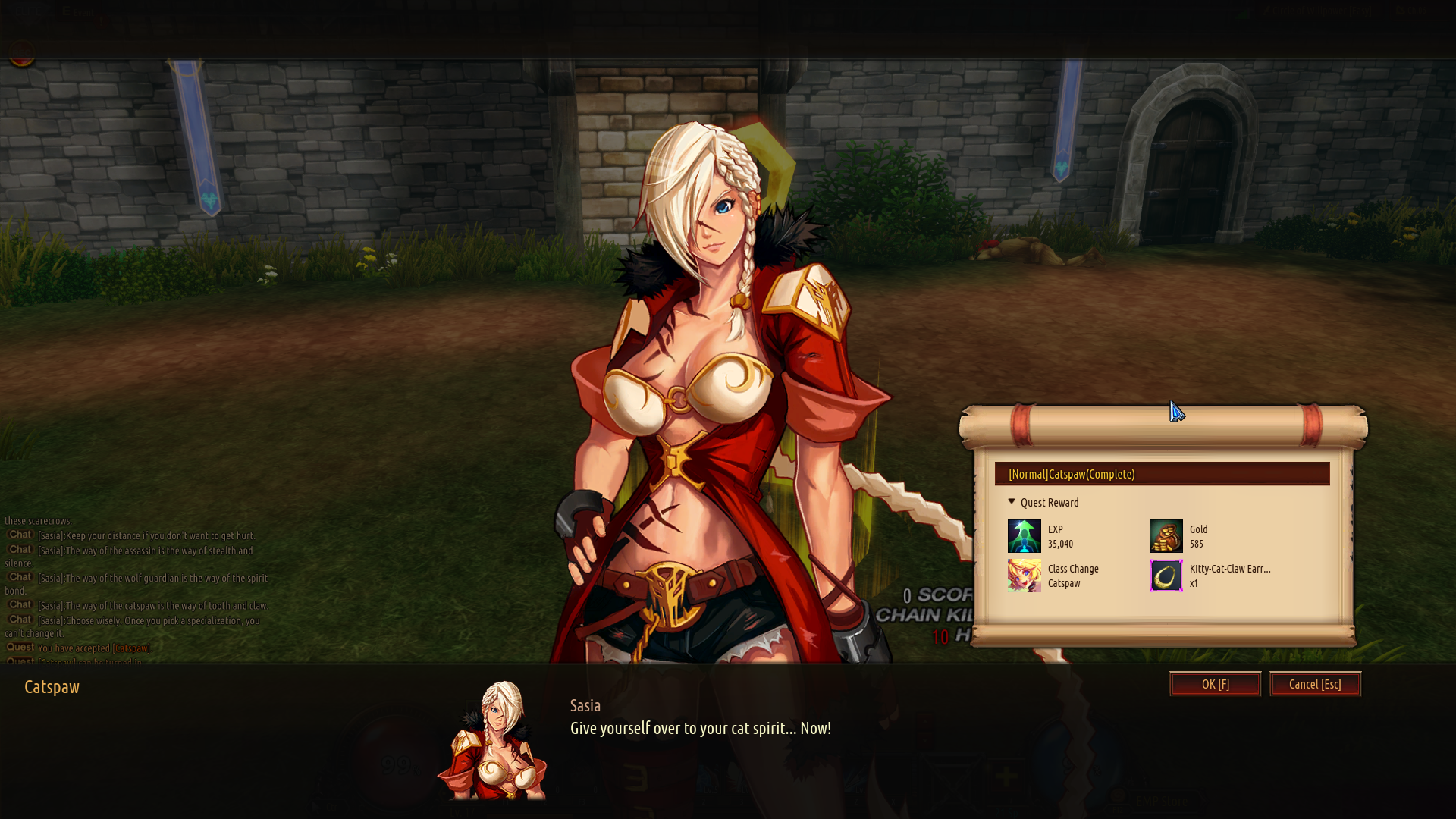Confirm quest completion with OK button
Image resolution: width=1456 pixels, height=819 pixels.
point(1215,684)
